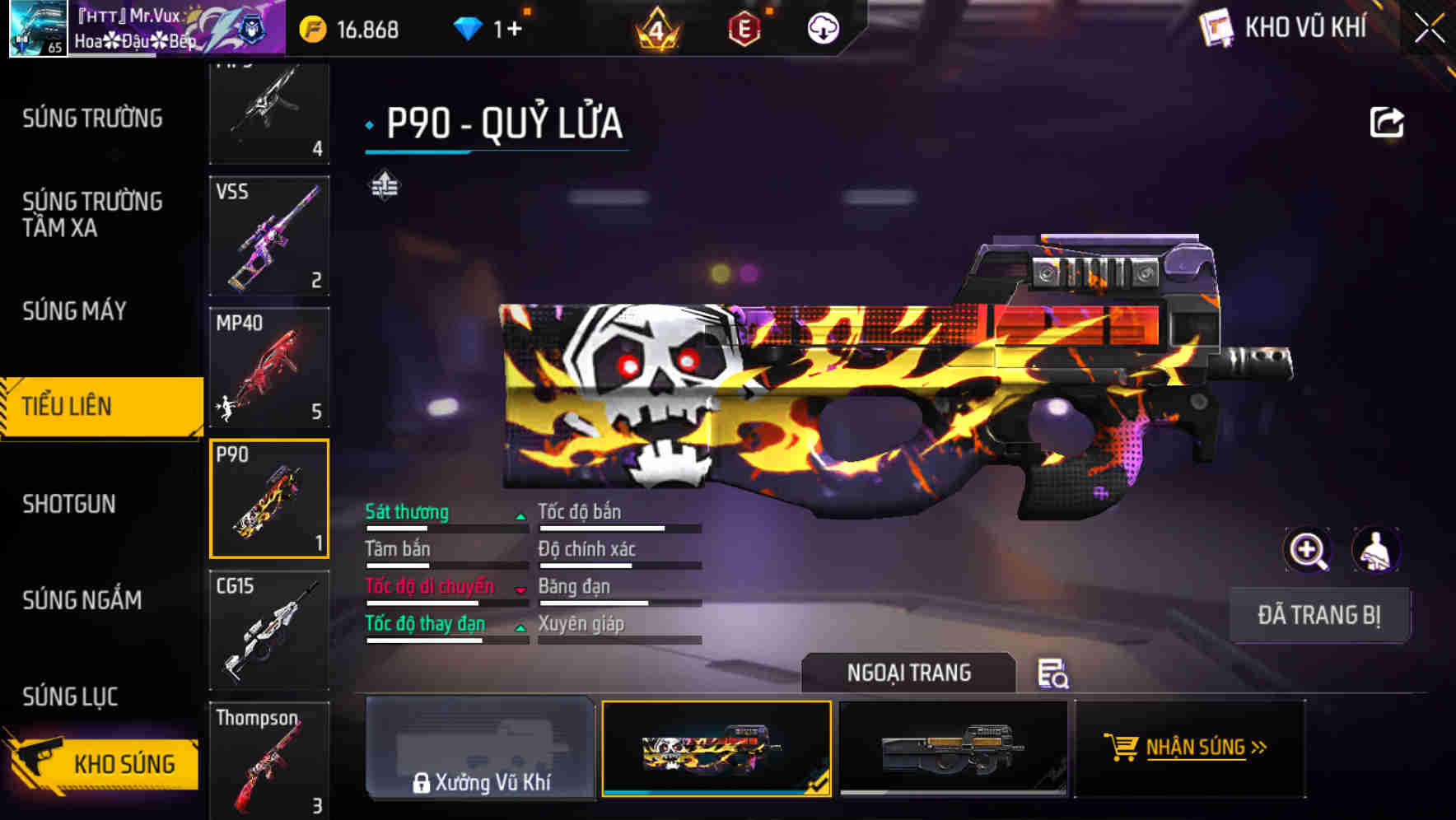Click the crown level 4 icon in top bar

click(658, 27)
